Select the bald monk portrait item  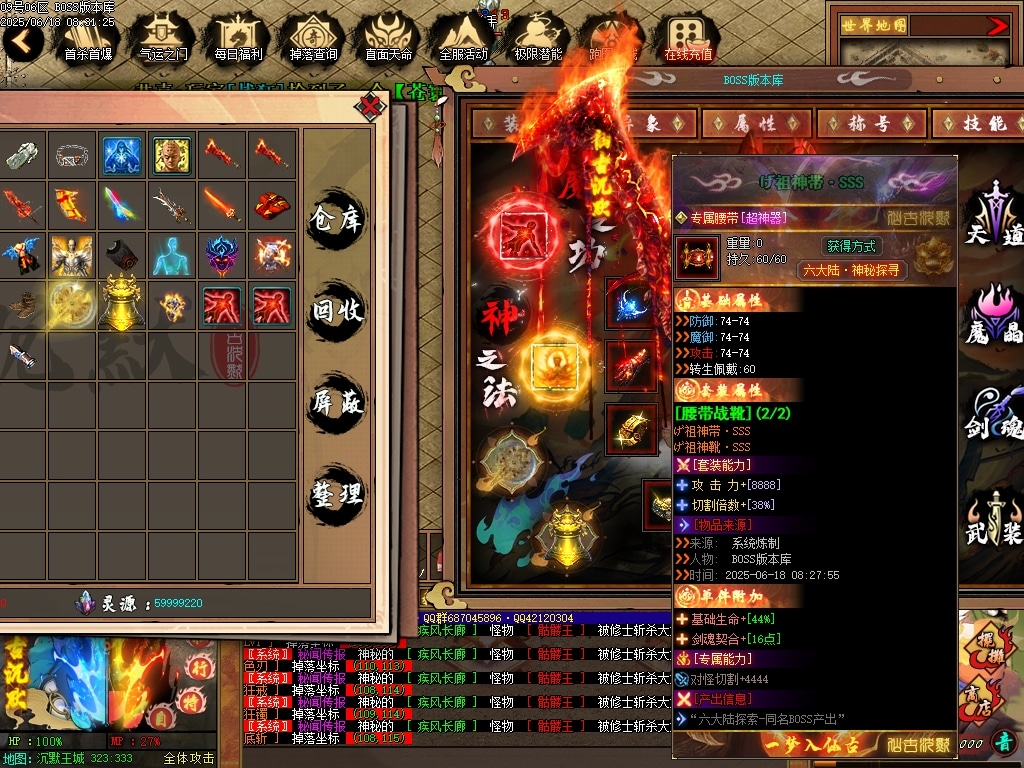coord(172,155)
